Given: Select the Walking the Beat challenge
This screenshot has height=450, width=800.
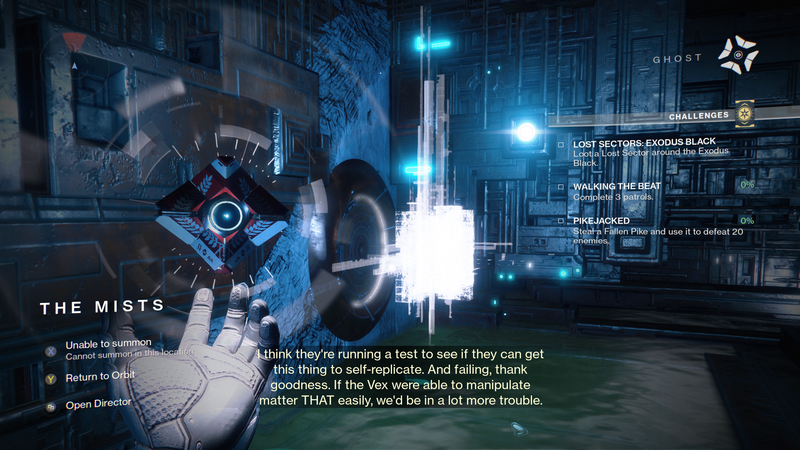Looking at the screenshot, I should point(617,186).
